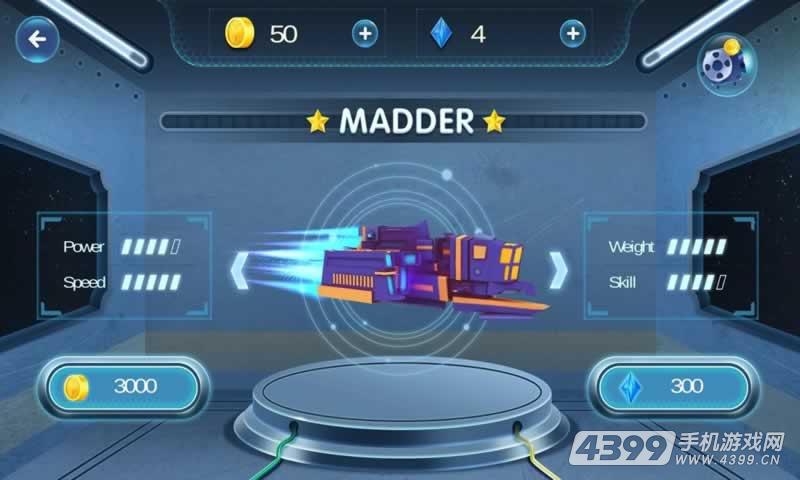Go back using the arrow button
This screenshot has height=480, width=800.
click(x=39, y=40)
